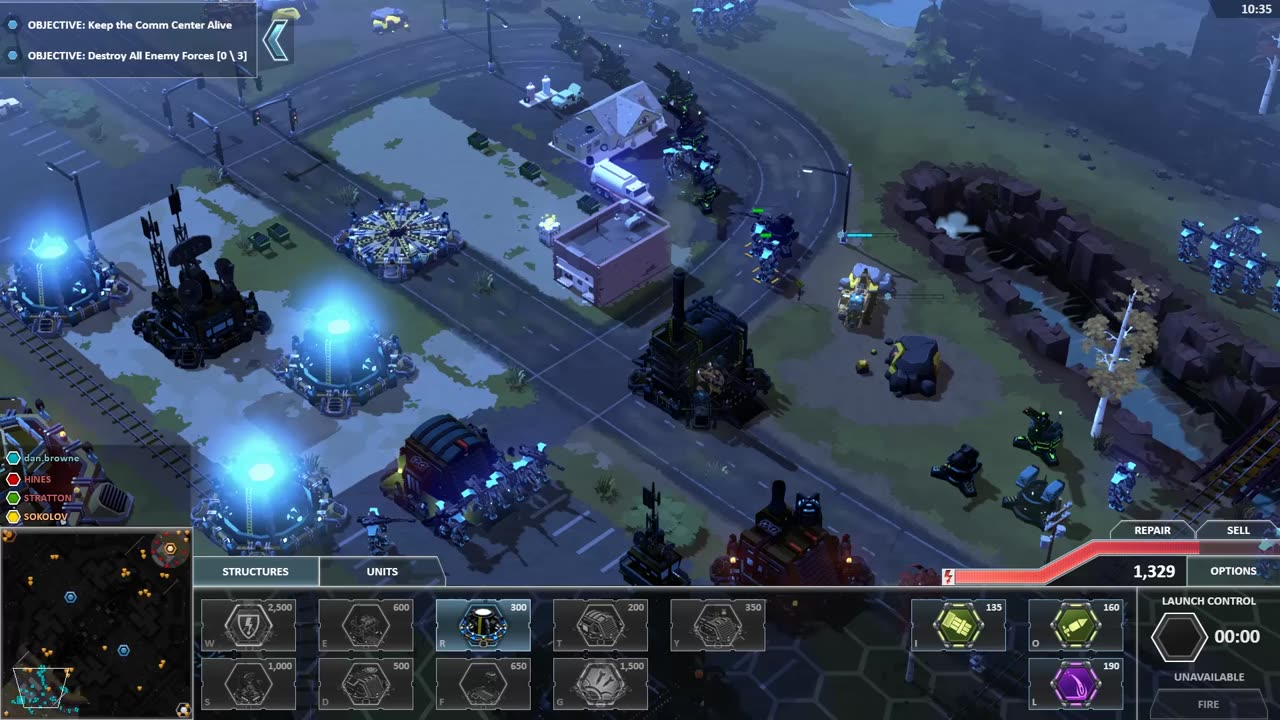Choose the 350-cost structure build slot
Screen dimensions: 1280x720
pos(717,626)
